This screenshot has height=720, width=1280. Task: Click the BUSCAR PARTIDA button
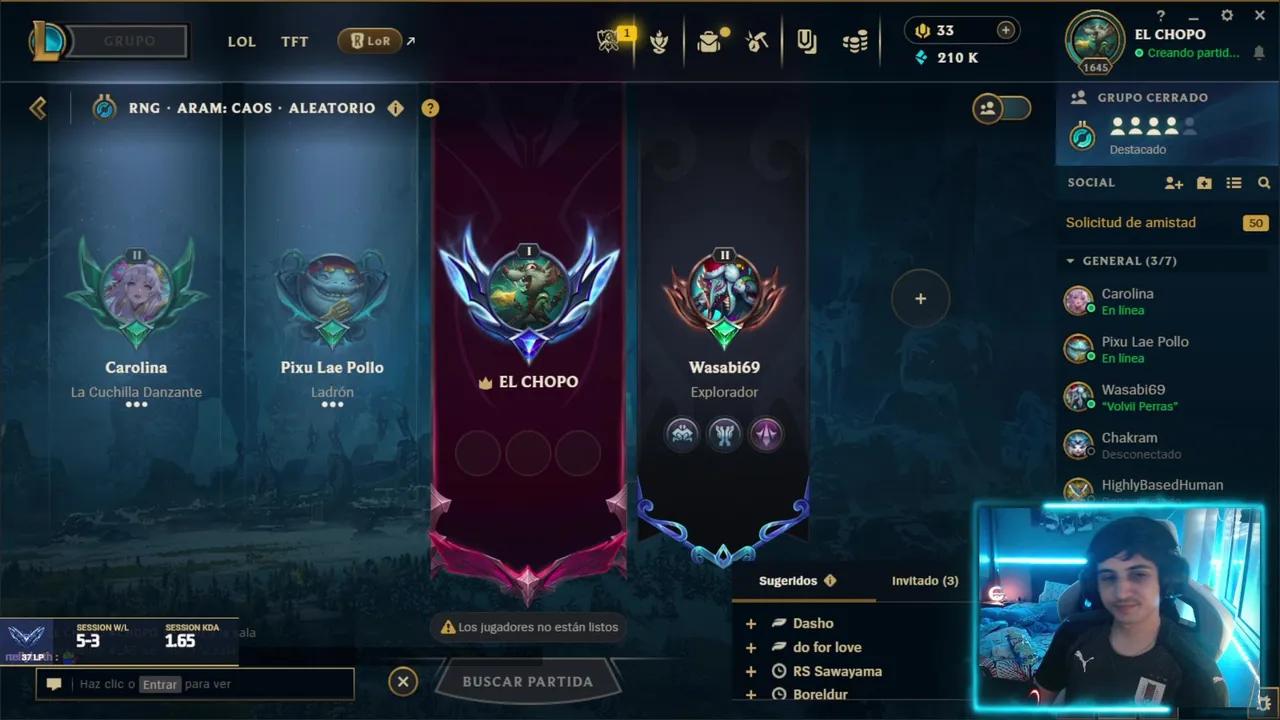coord(528,681)
